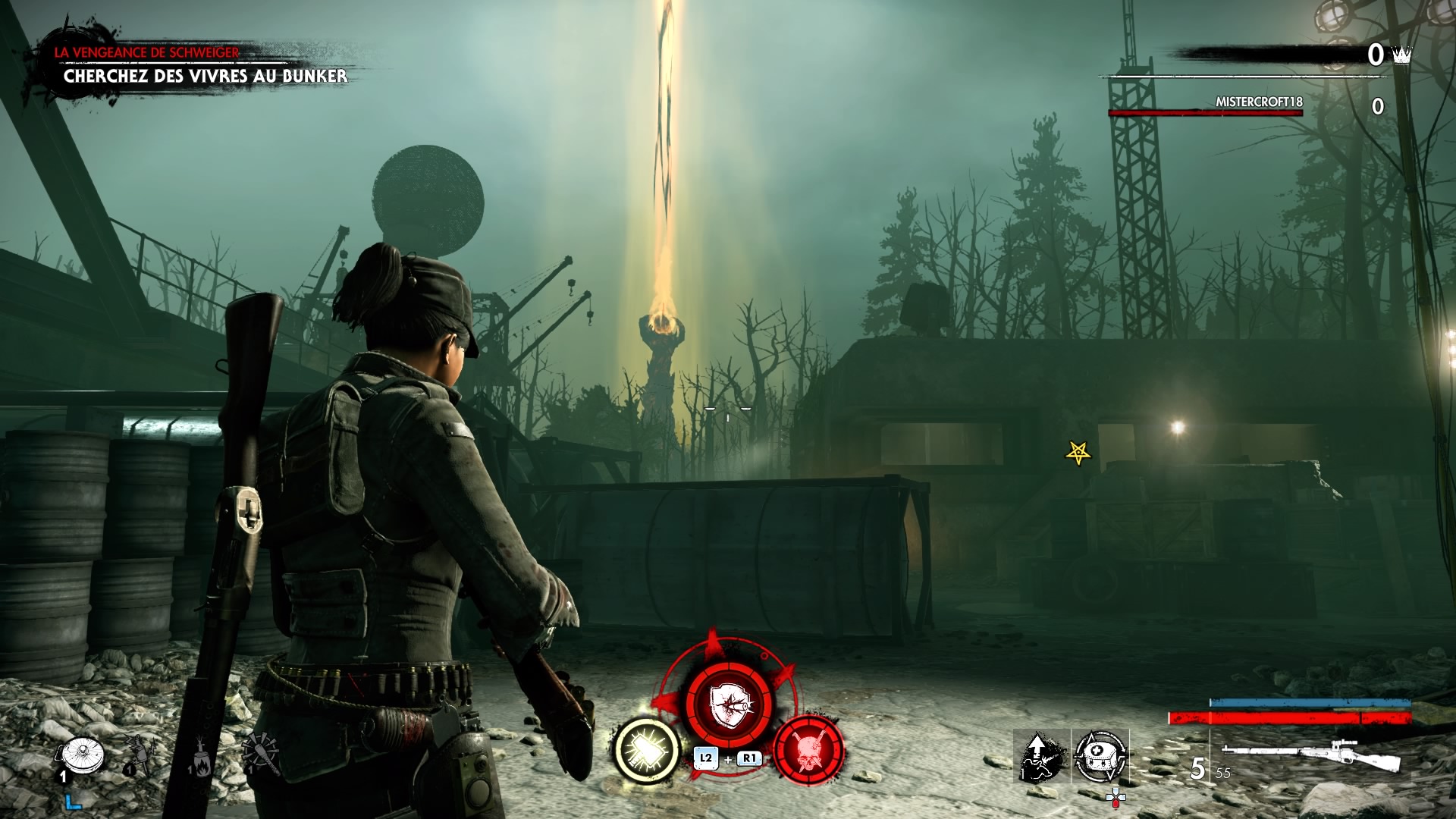Use the revive item slot
Viewport: 1456px width, 819px height.
[x=1041, y=756]
